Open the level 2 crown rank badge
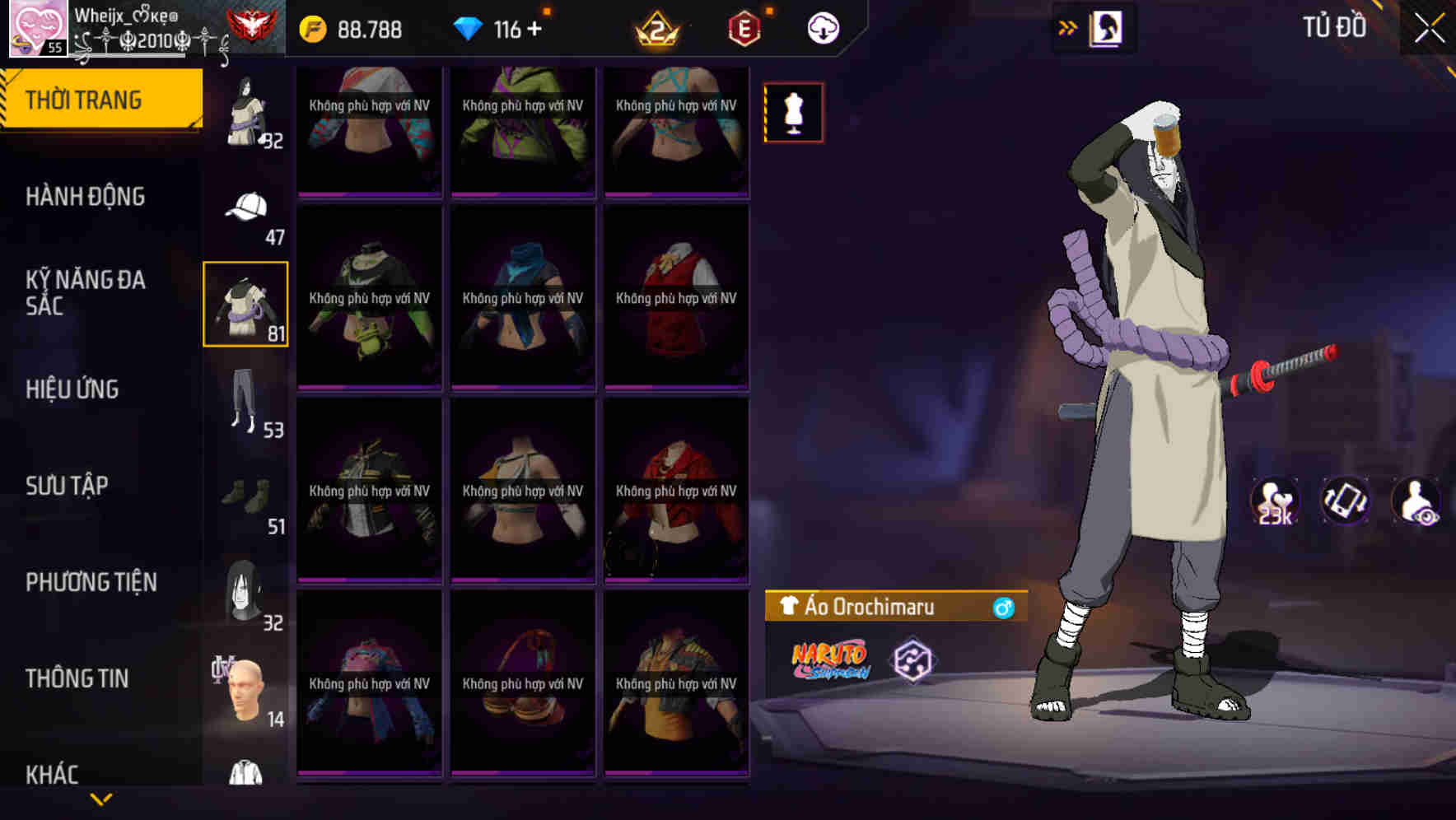1456x820 pixels. point(655,28)
